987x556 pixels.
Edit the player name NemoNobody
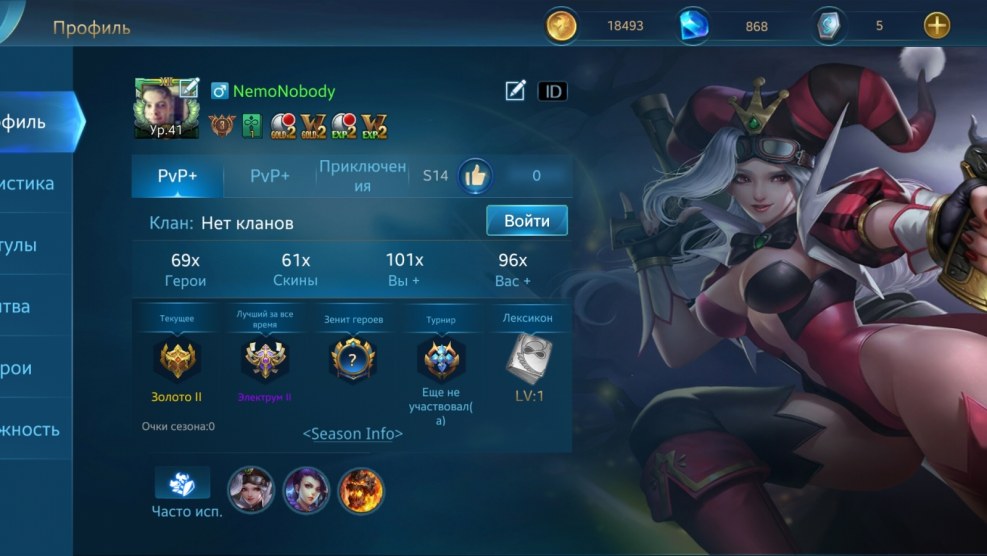[x=515, y=91]
